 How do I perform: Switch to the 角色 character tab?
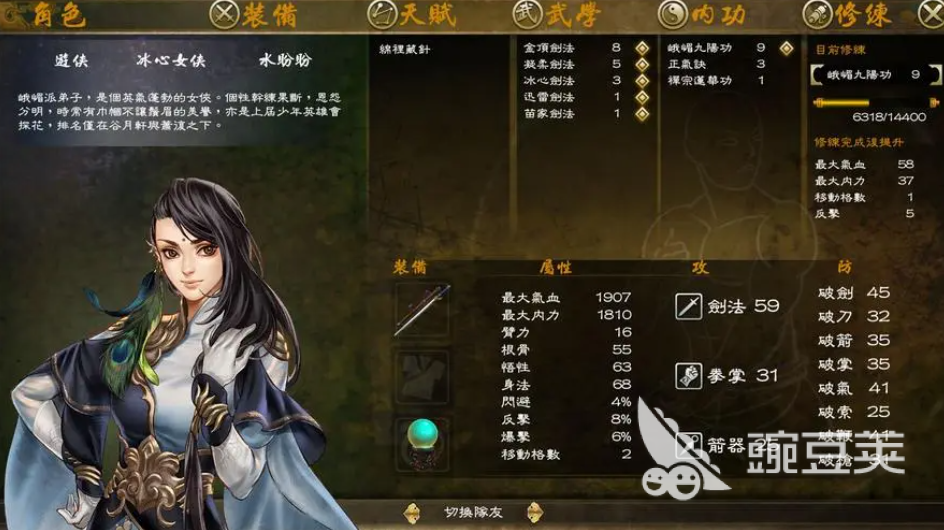tap(49, 15)
